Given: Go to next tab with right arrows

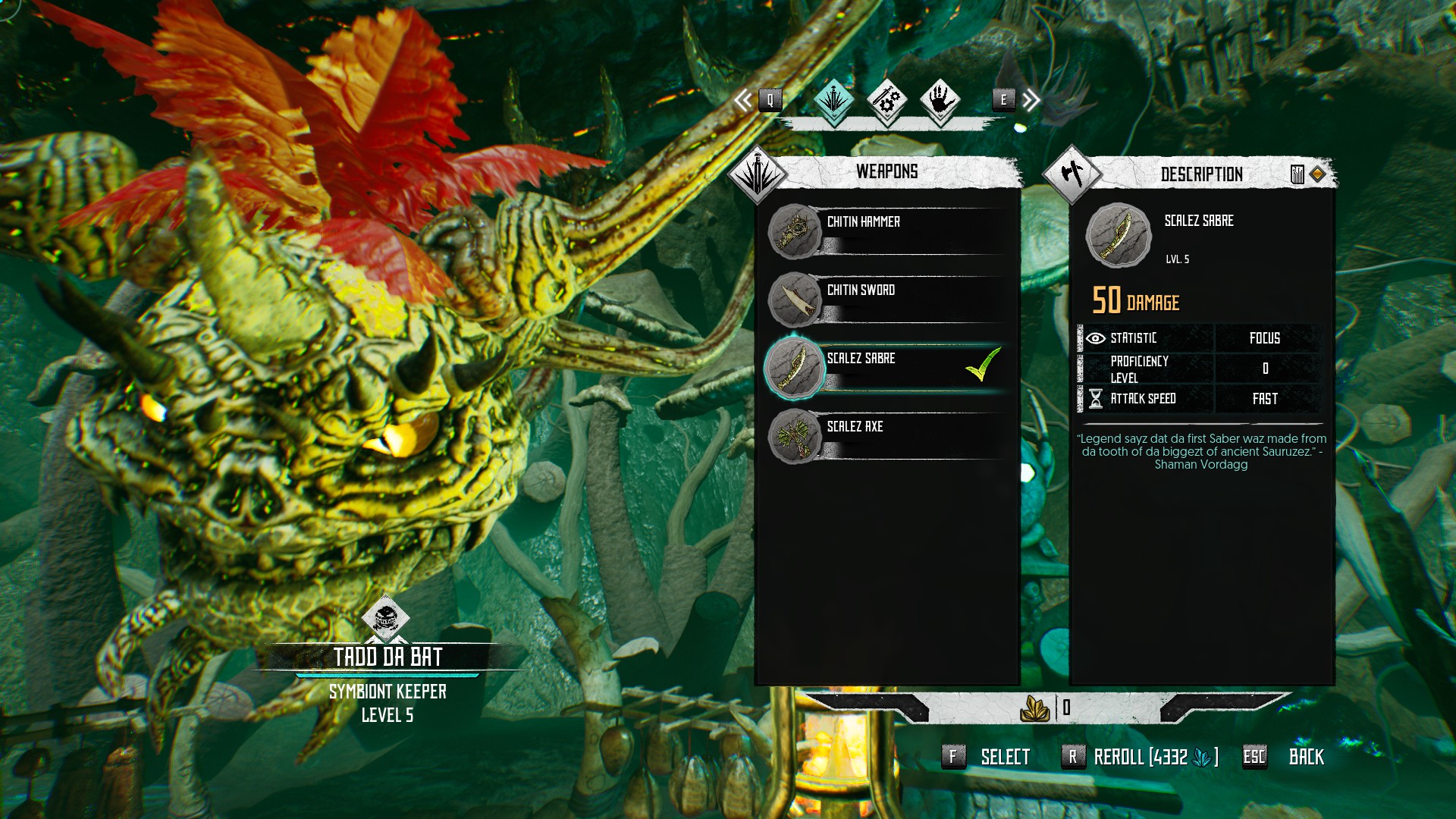Looking at the screenshot, I should 1030,100.
